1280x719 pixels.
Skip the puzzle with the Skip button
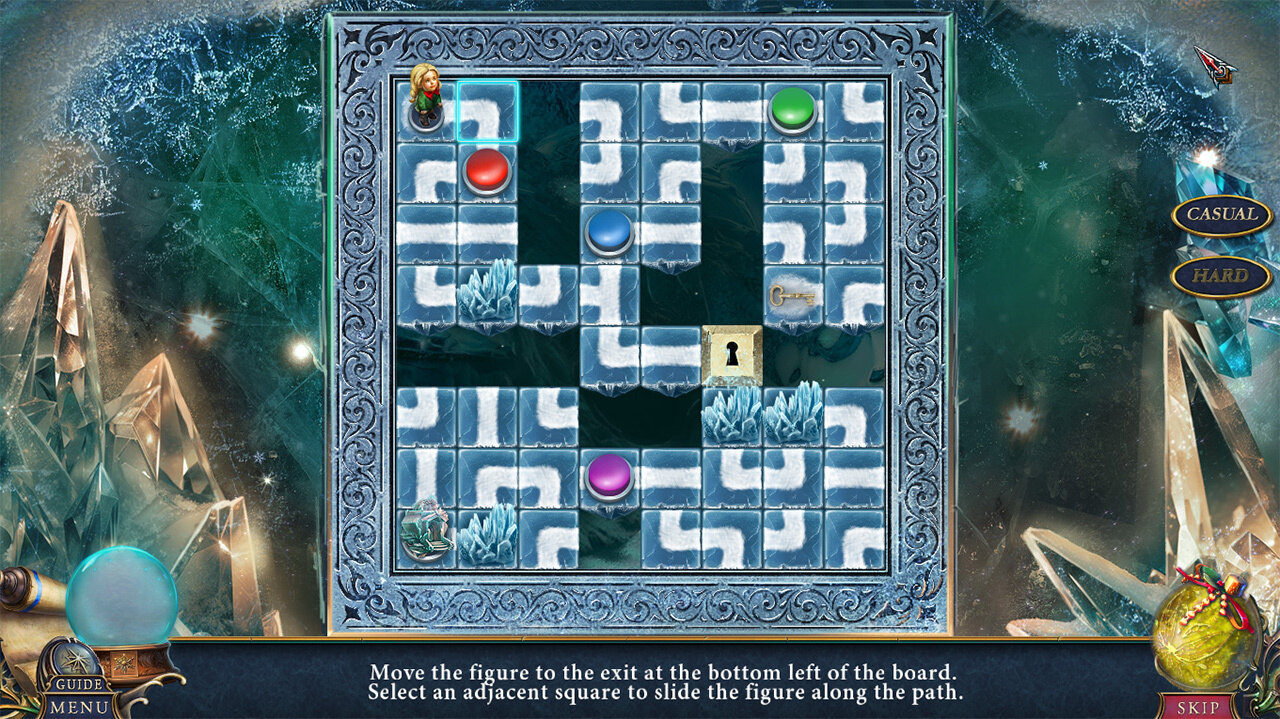point(1197,707)
